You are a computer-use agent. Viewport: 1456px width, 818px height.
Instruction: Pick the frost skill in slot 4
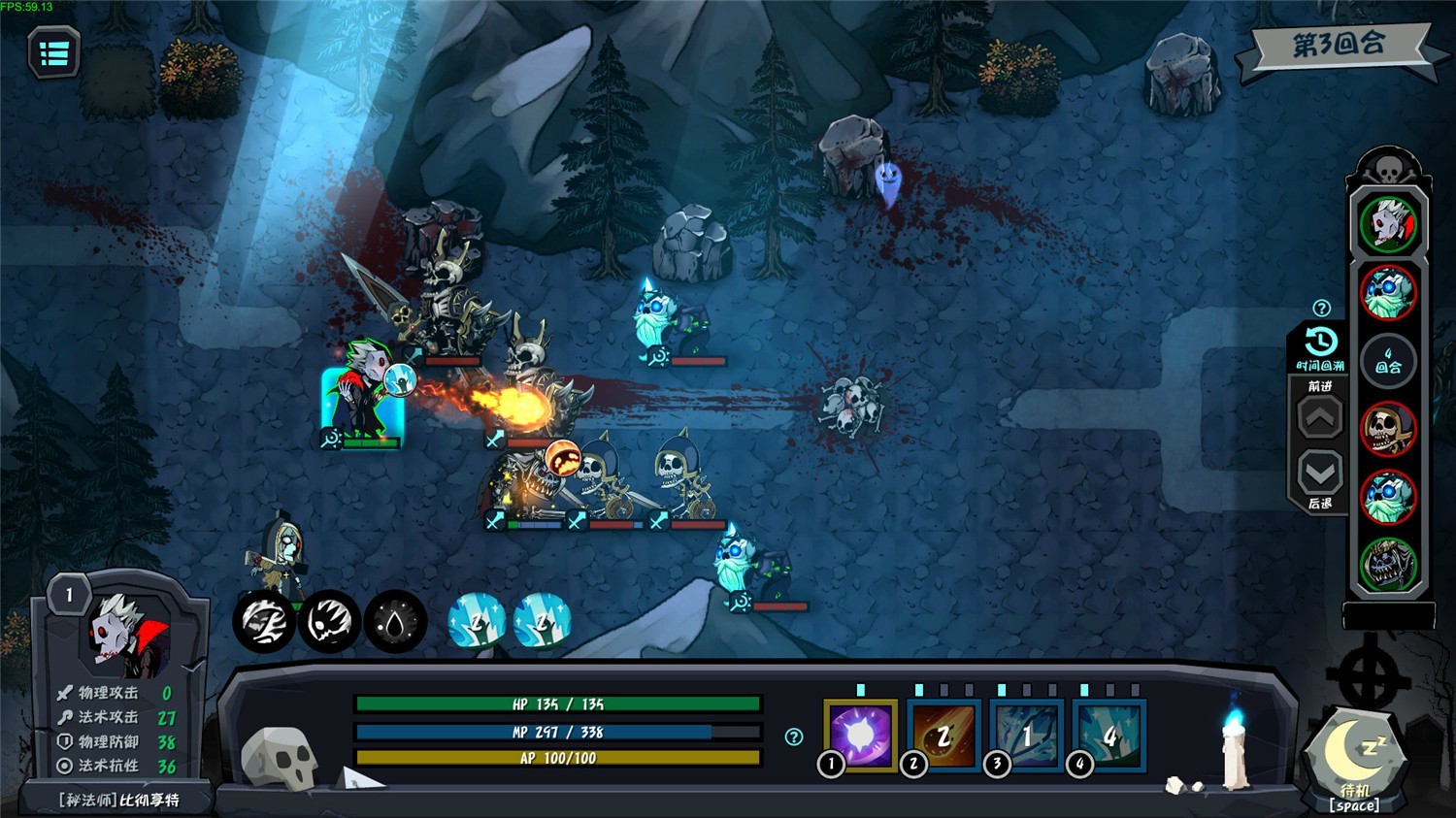pyautogui.click(x=1109, y=735)
